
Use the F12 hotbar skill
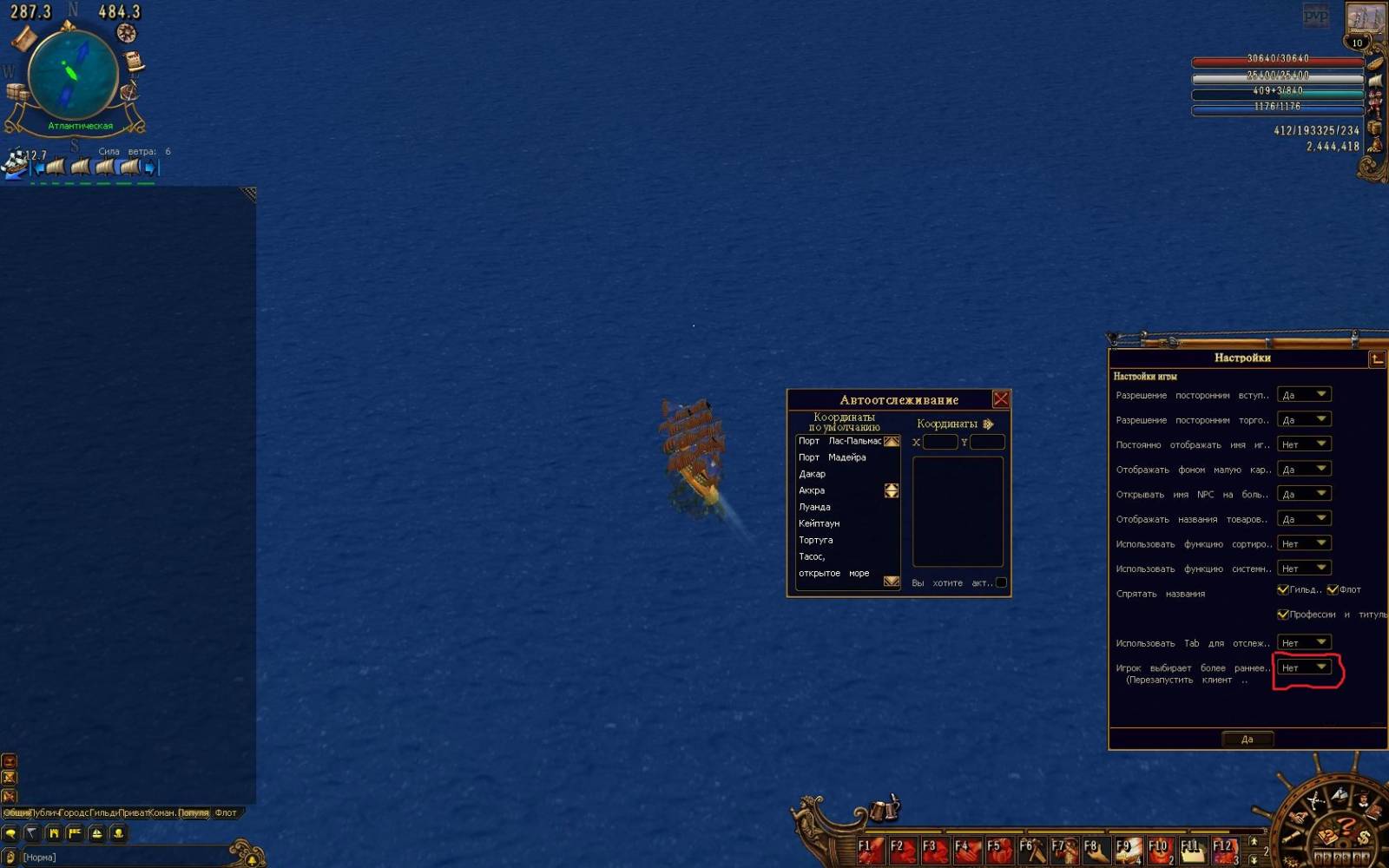pyautogui.click(x=1224, y=850)
